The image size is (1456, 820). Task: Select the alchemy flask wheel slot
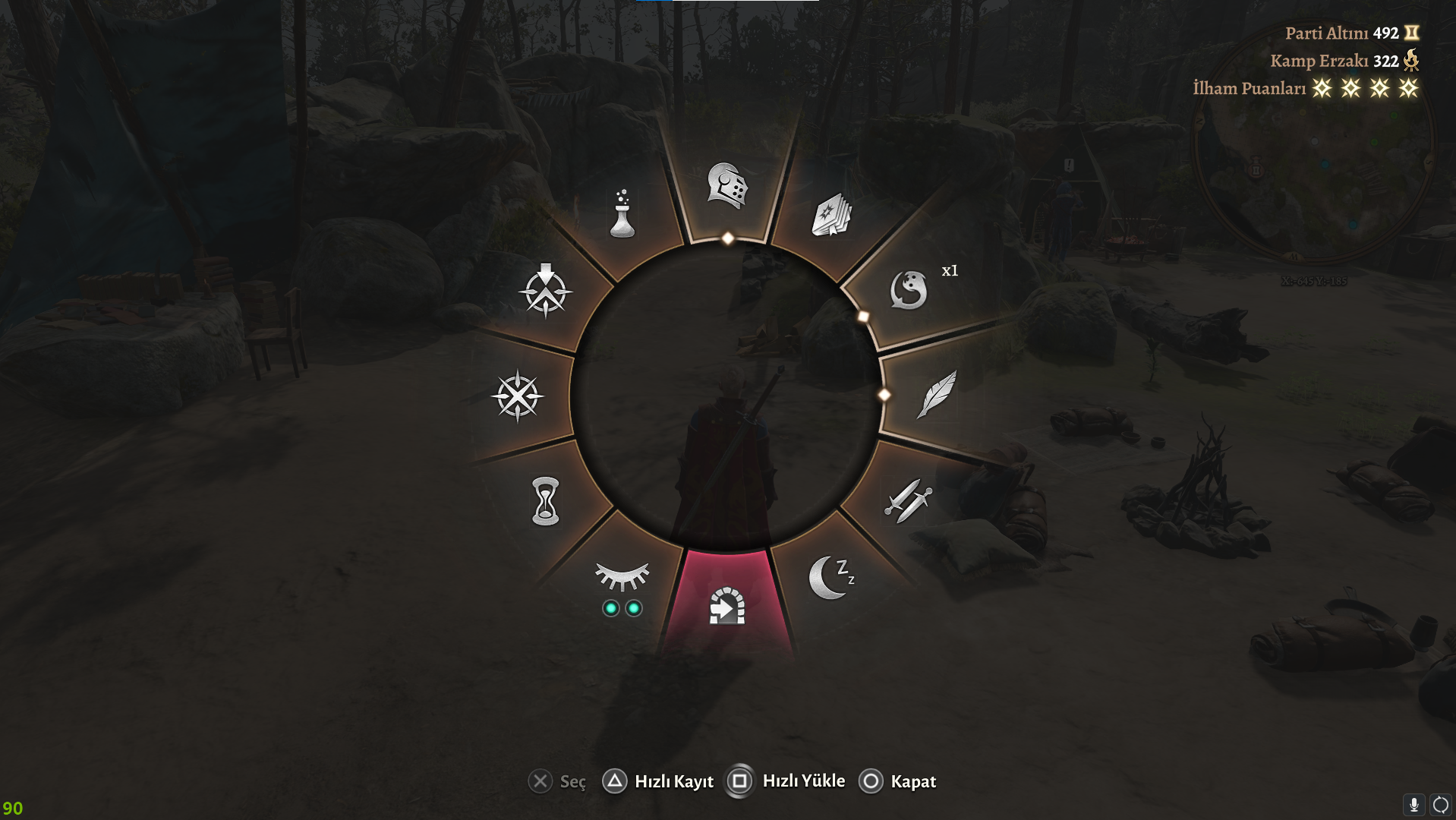coord(622,214)
